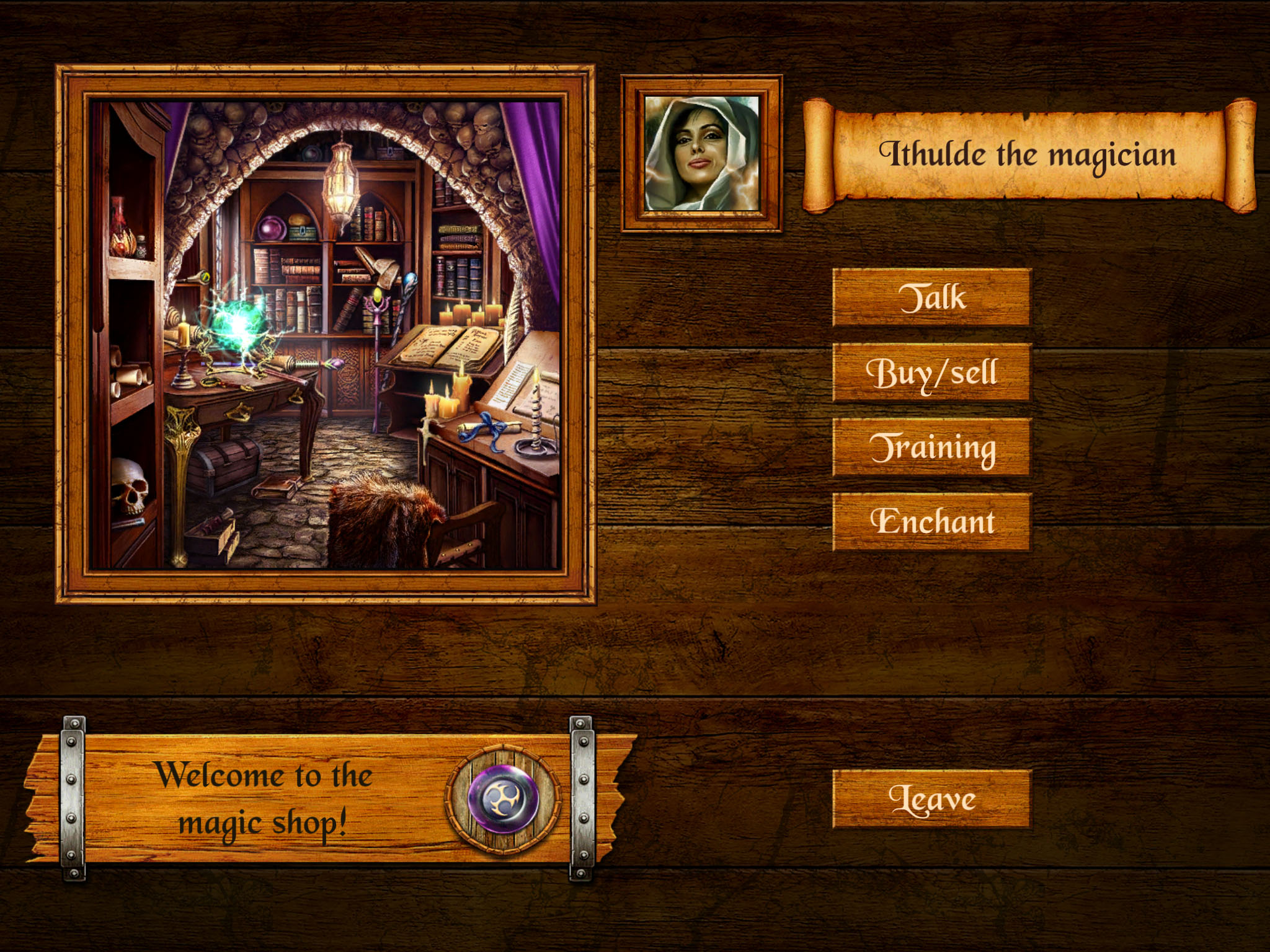Select Ithulde's hooded portrait

pos(701,153)
